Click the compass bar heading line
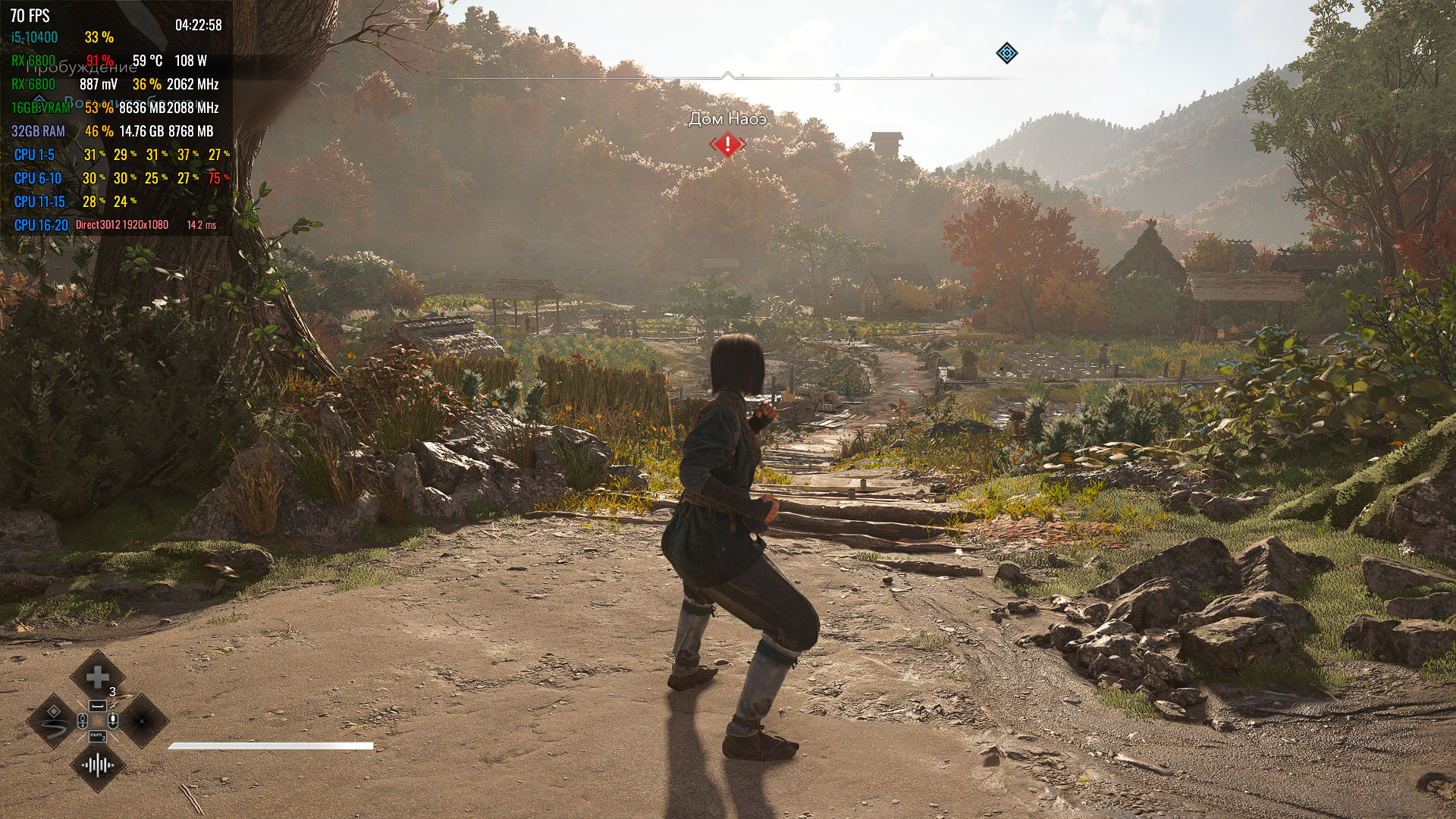This screenshot has height=819, width=1456. pos(728,77)
